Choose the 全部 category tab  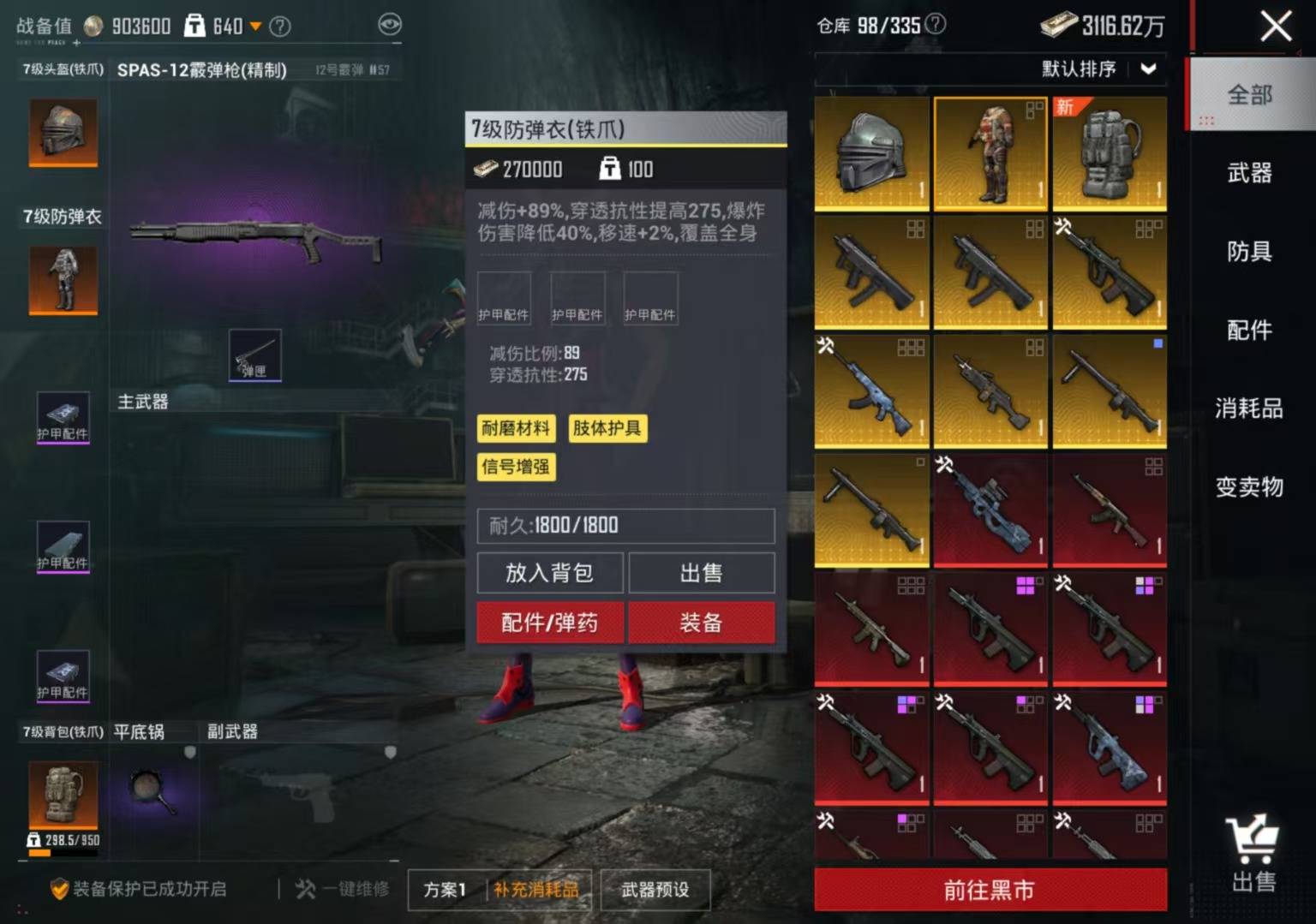pos(1249,95)
